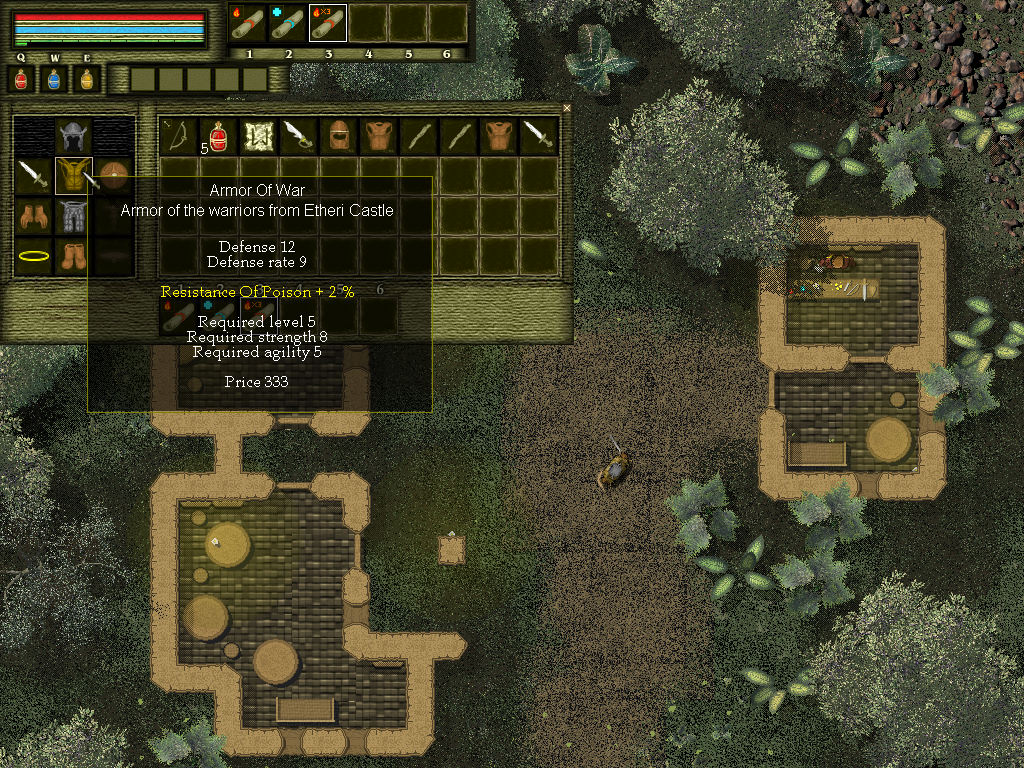This screenshot has width=1024, height=768.
Task: Click the equipped sword weapon slot
Action: pos(32,177)
